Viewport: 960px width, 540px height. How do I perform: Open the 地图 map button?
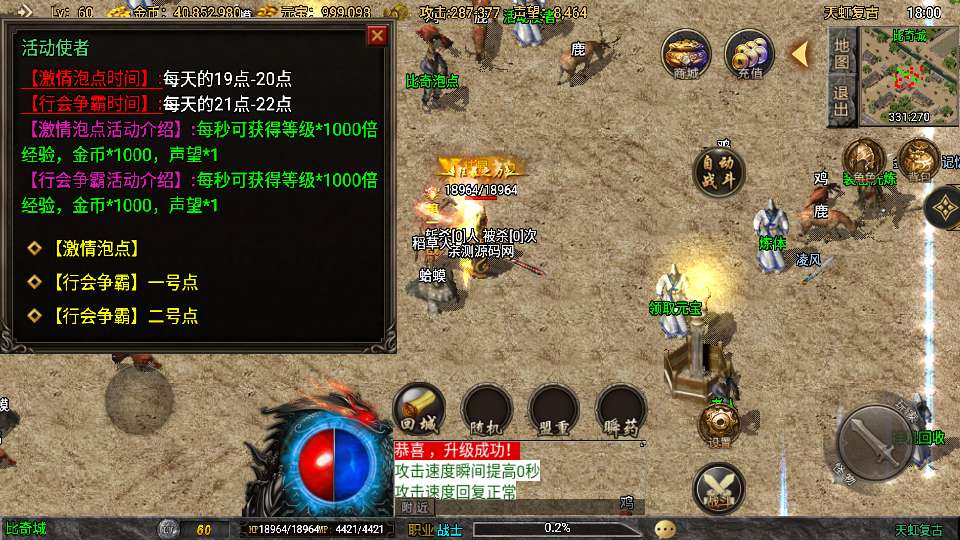[x=842, y=53]
